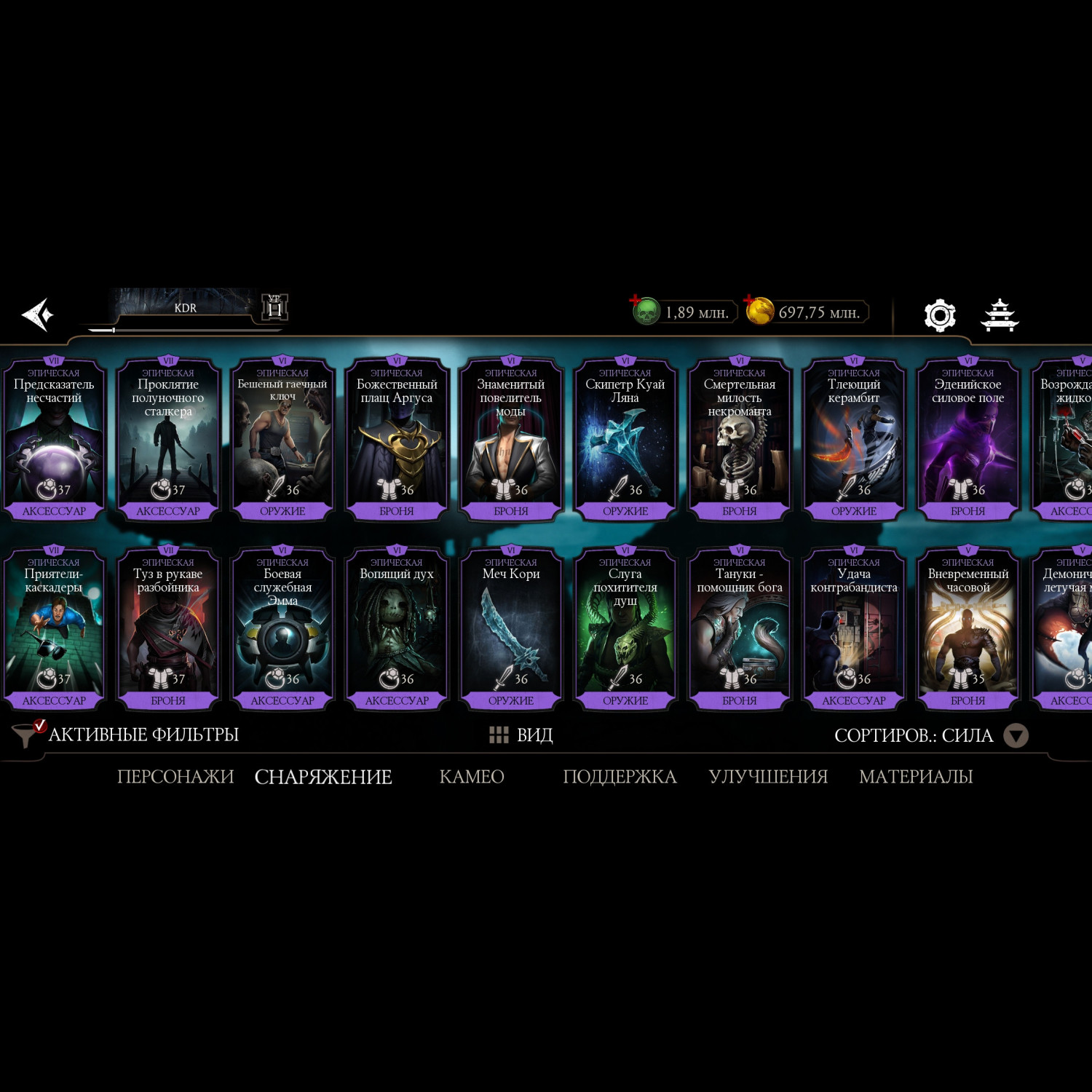Open the pagoda temple icon
Screen dimensions: 1092x1092
[1000, 315]
